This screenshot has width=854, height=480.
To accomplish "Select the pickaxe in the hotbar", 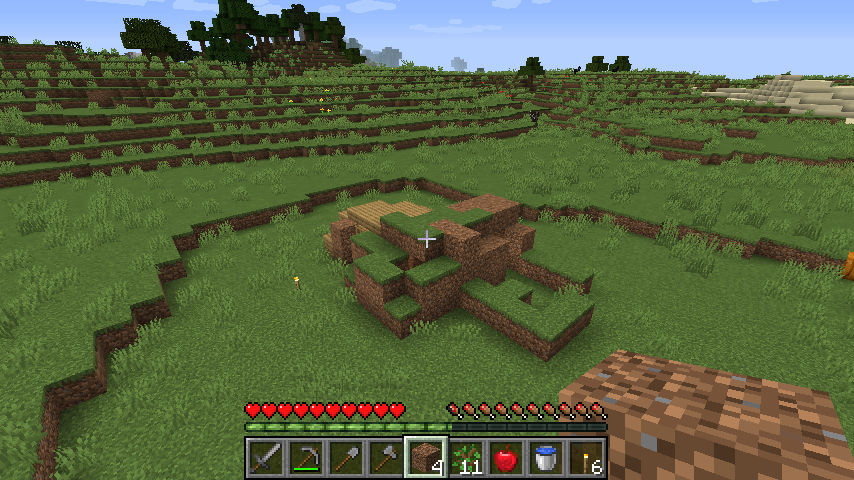I will [x=306, y=458].
